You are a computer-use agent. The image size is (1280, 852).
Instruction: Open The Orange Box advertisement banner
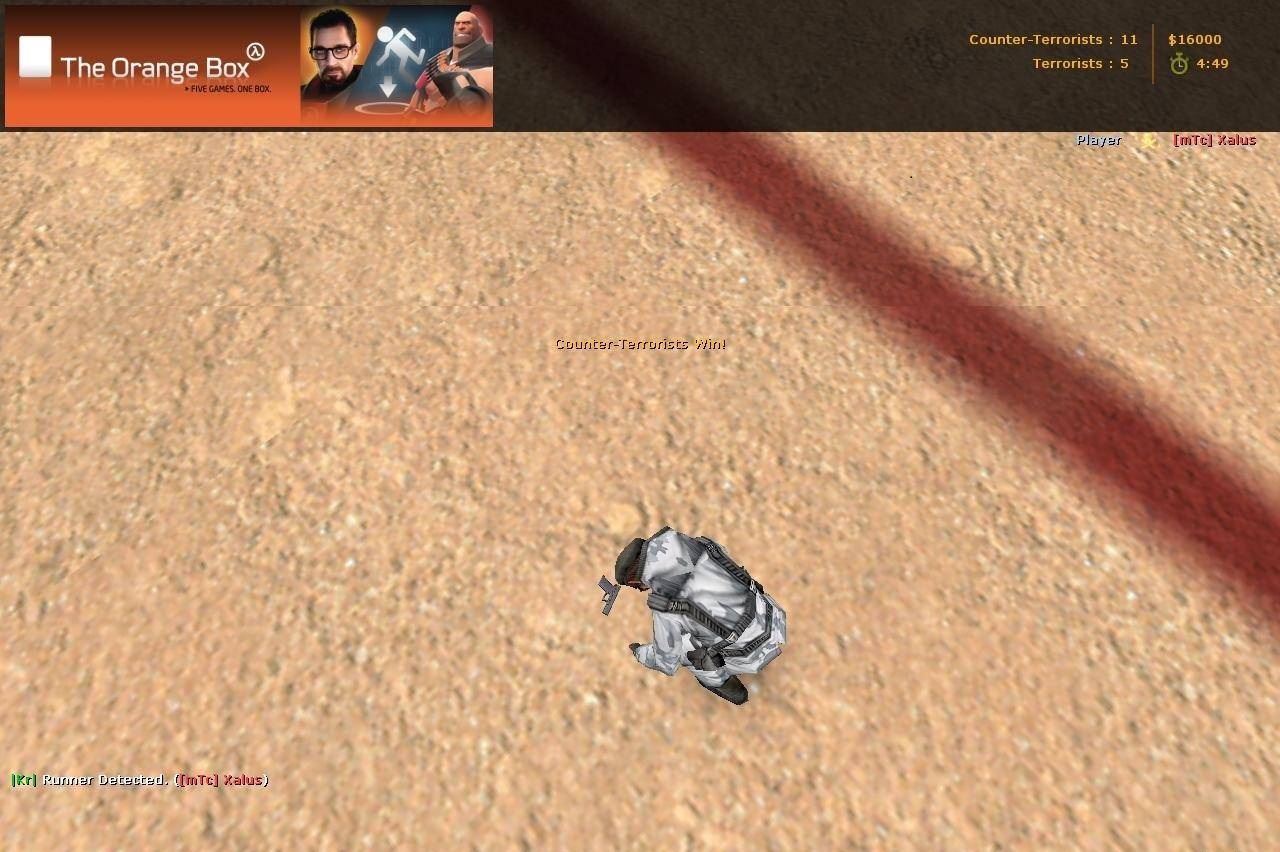coord(248,67)
